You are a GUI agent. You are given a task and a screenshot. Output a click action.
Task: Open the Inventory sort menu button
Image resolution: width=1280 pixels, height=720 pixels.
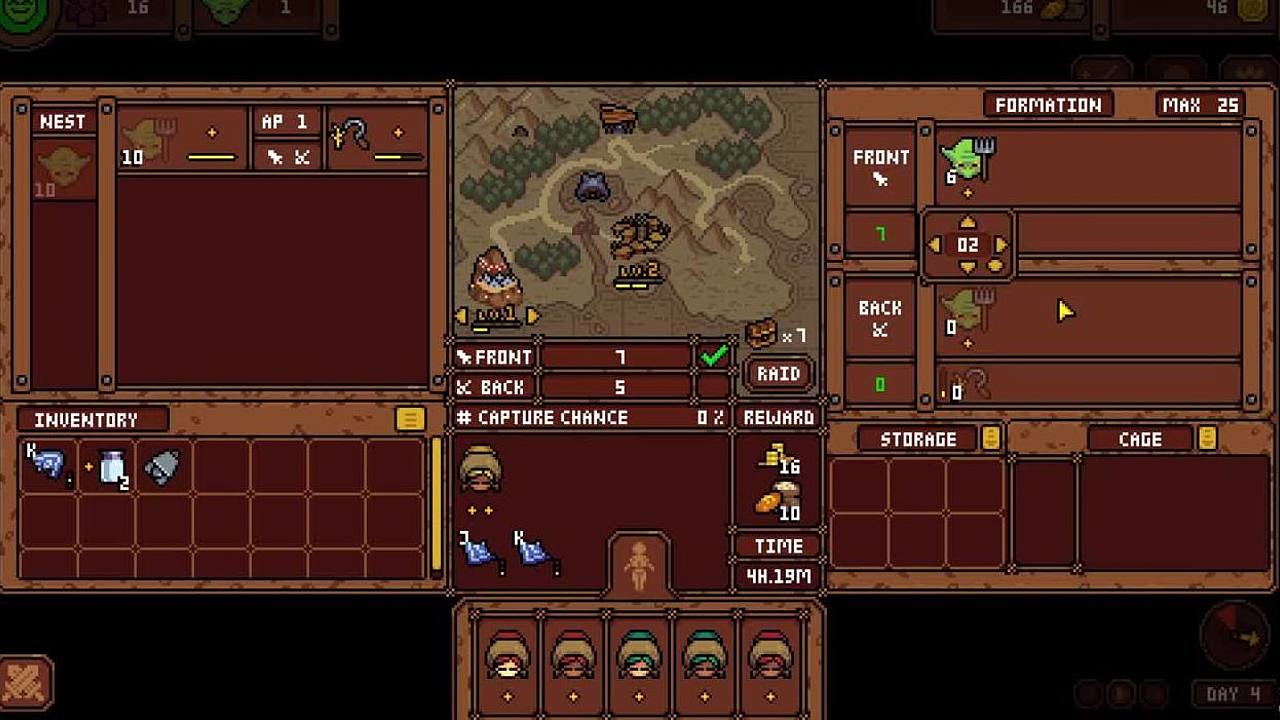[409, 419]
